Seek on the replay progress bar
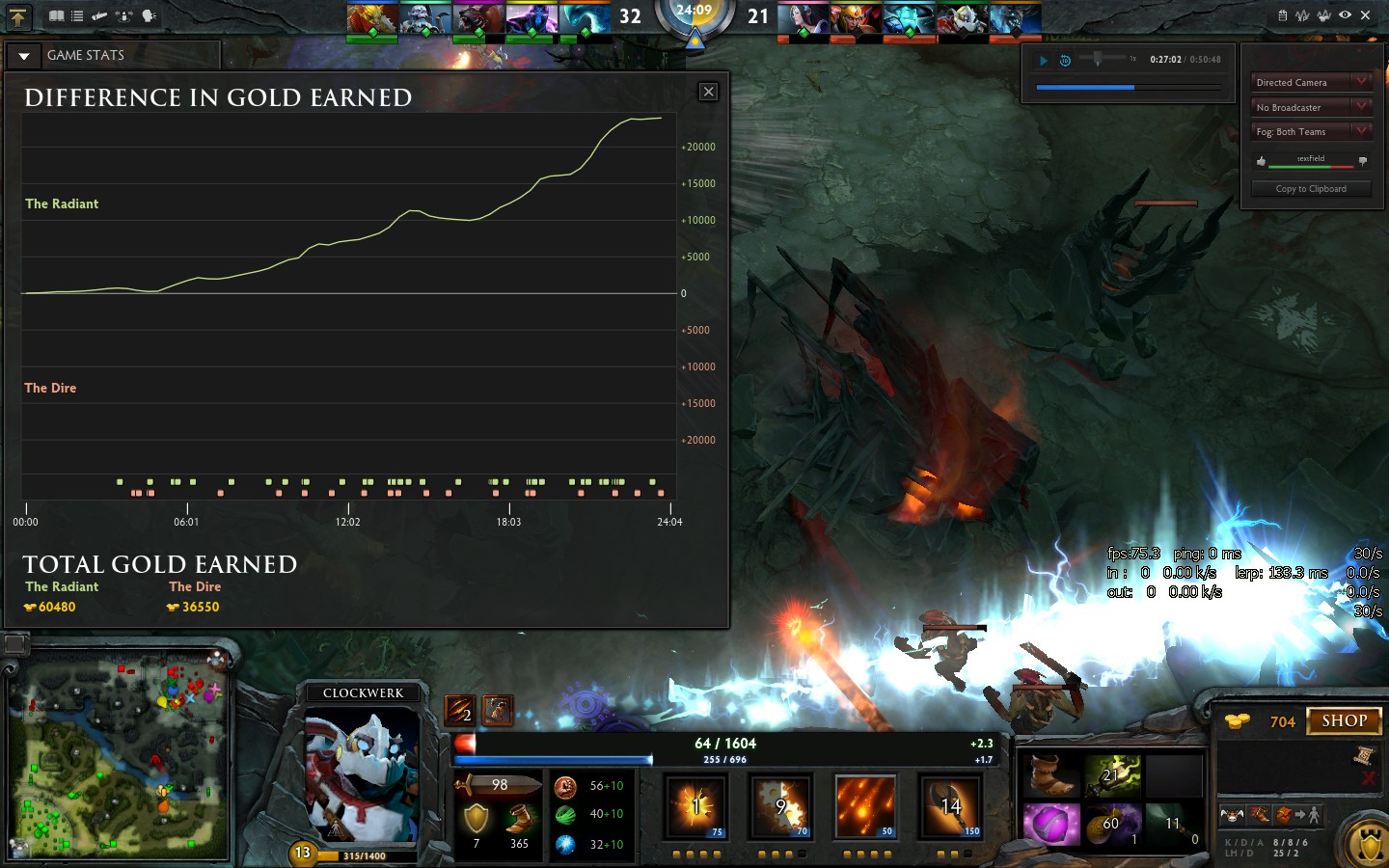Screen dimensions: 1389x868 (1129, 87)
